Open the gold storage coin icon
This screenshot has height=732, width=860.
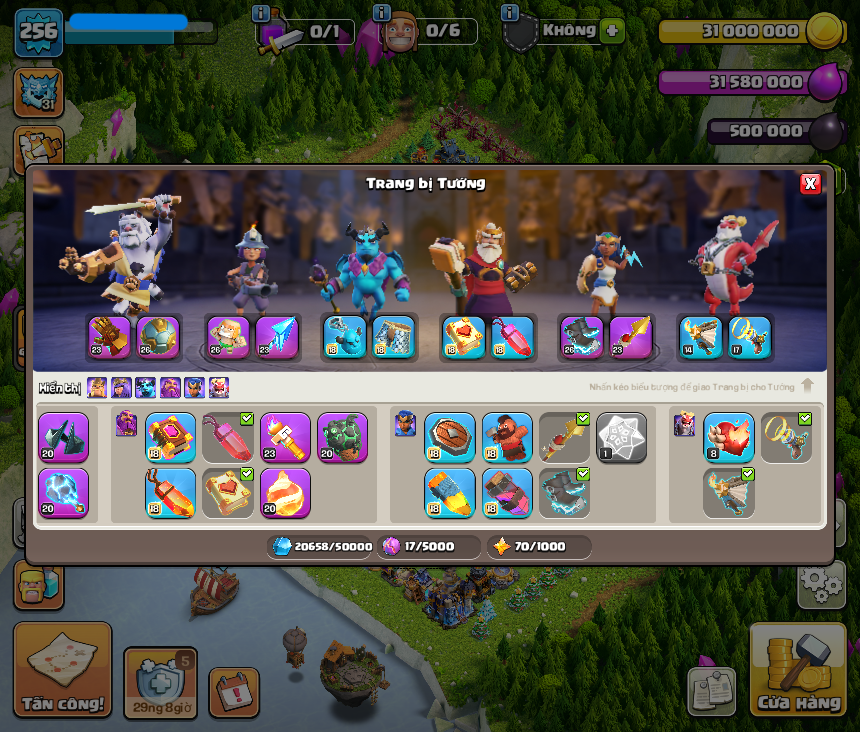point(824,32)
